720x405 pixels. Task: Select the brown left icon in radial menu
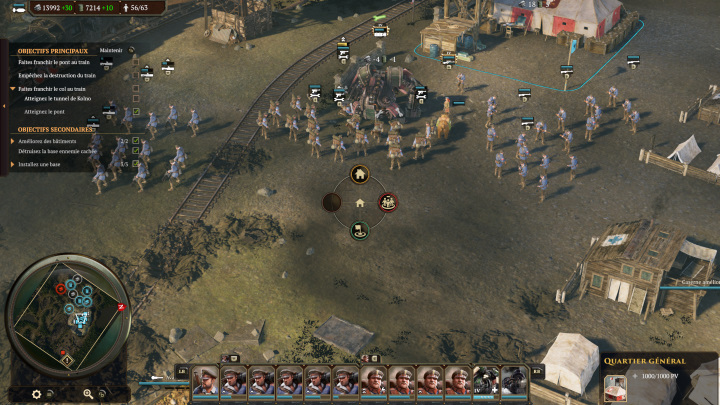(332, 203)
